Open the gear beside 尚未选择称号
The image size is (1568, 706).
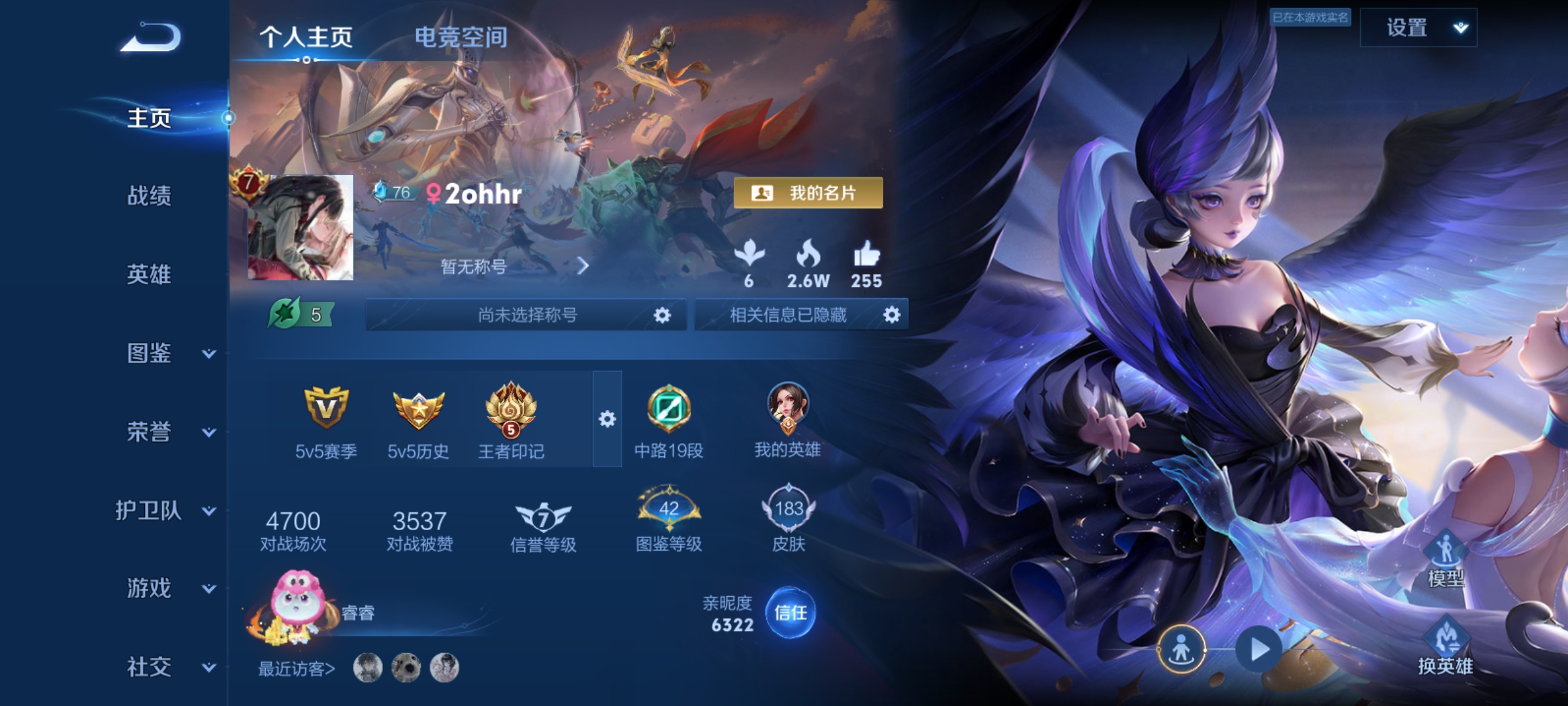tap(662, 315)
